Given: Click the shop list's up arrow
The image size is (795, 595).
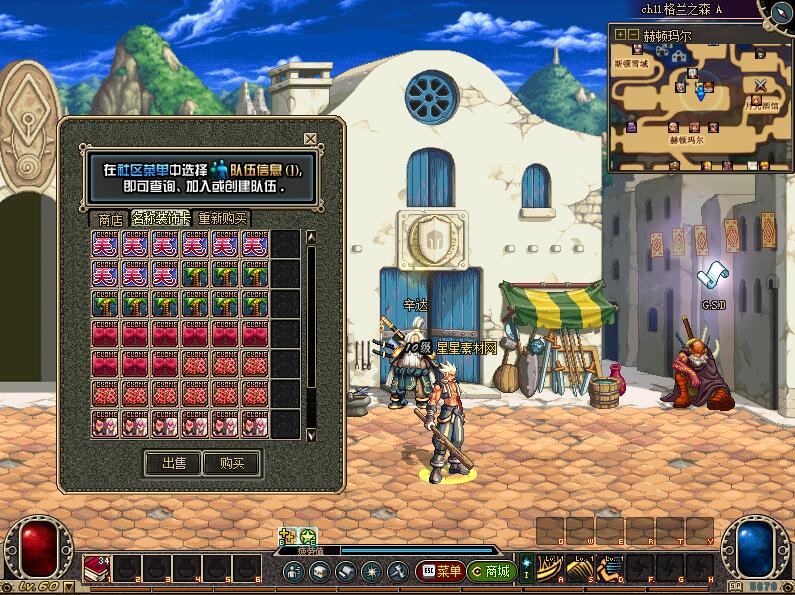Looking at the screenshot, I should [311, 238].
